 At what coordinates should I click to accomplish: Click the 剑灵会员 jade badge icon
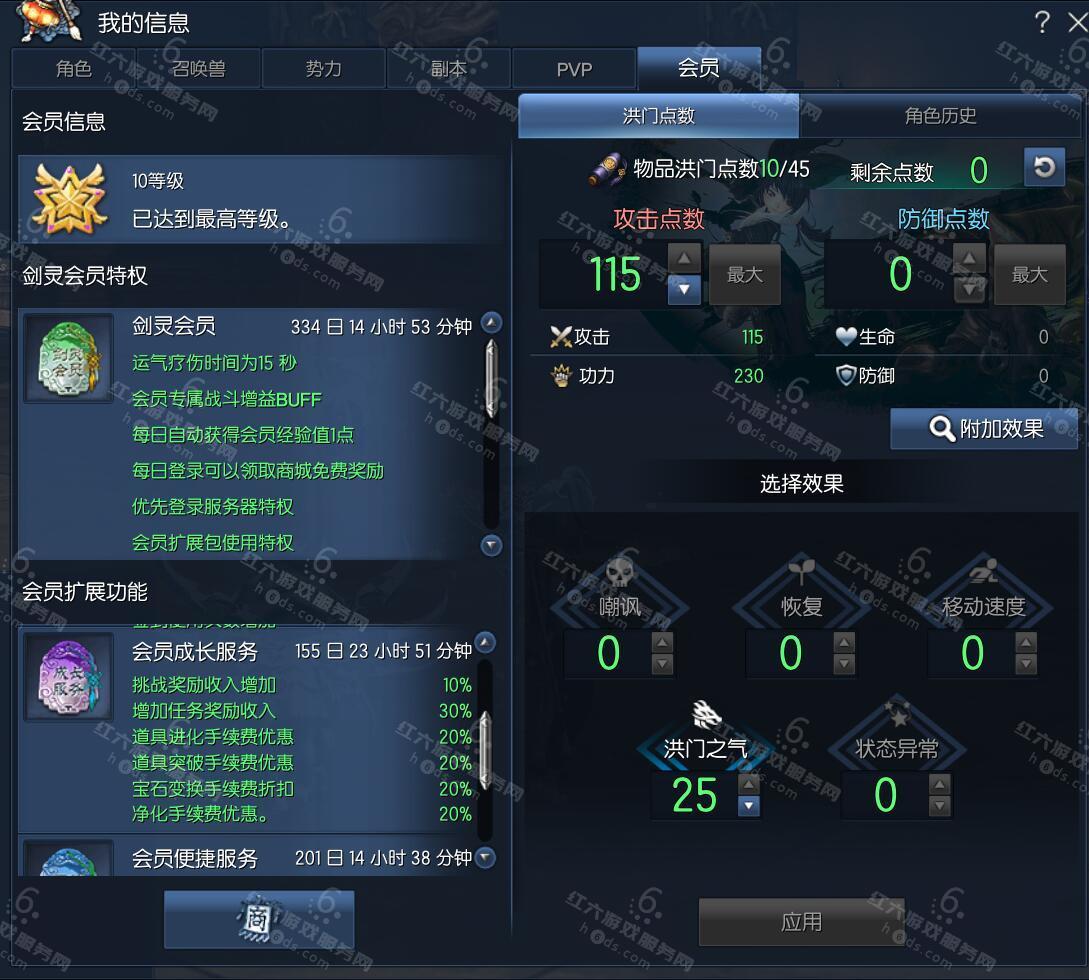pyautogui.click(x=68, y=358)
